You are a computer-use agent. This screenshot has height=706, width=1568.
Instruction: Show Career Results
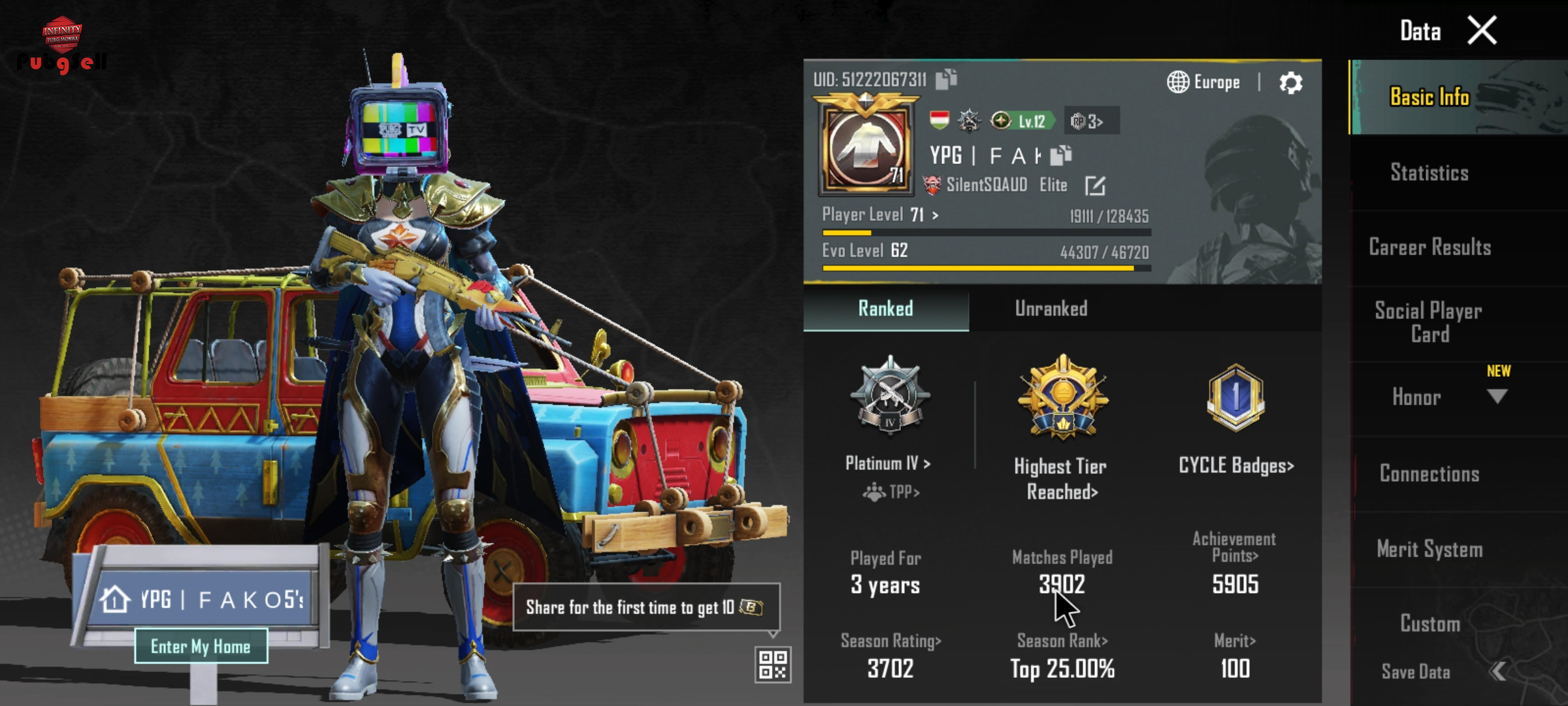1429,247
